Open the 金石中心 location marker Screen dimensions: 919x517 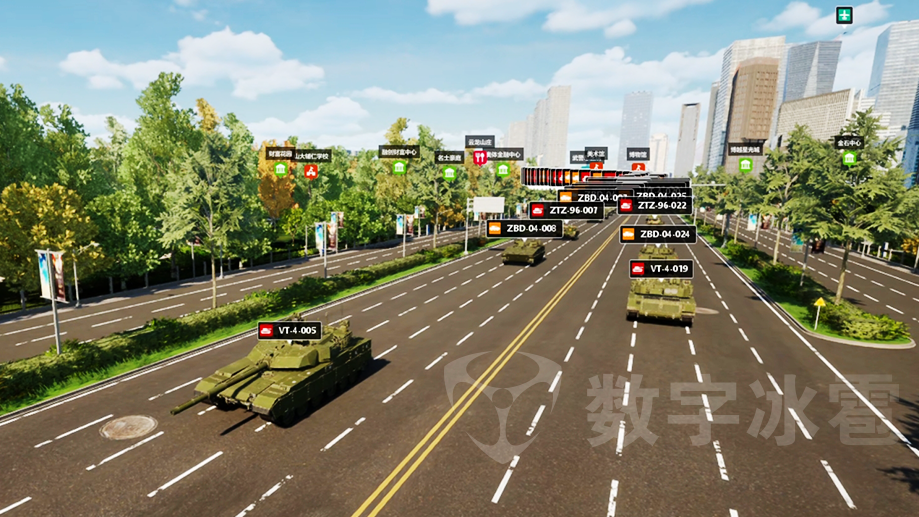[x=849, y=158]
